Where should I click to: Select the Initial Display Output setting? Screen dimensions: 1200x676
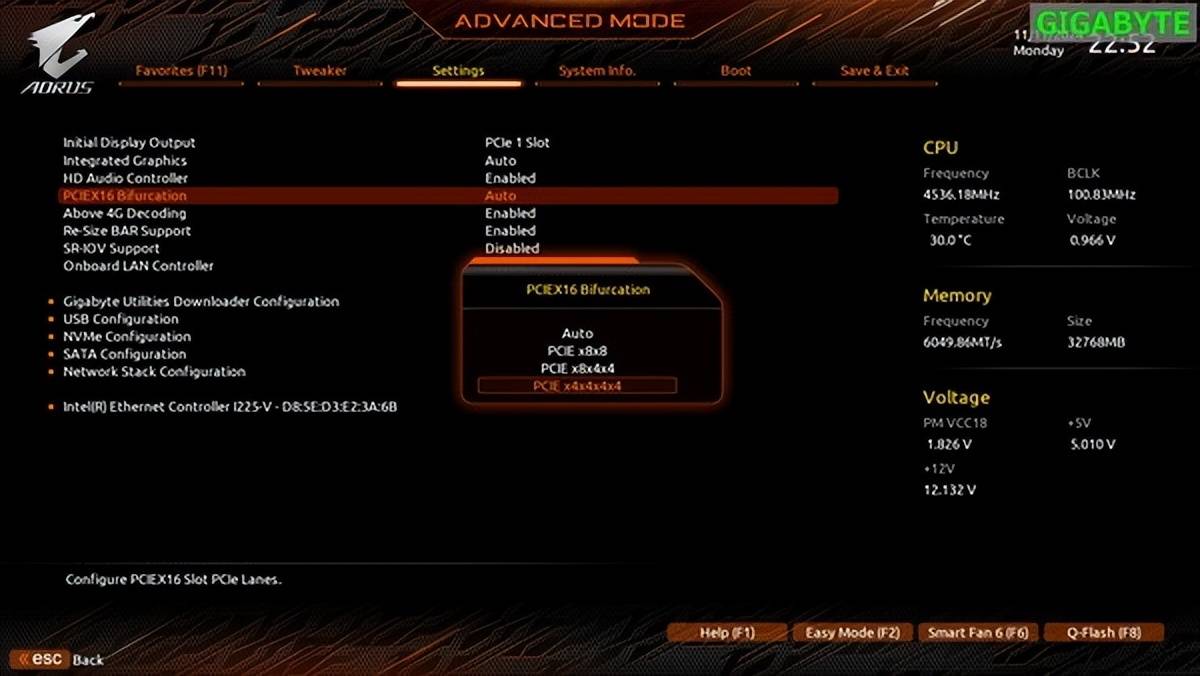tap(130, 143)
